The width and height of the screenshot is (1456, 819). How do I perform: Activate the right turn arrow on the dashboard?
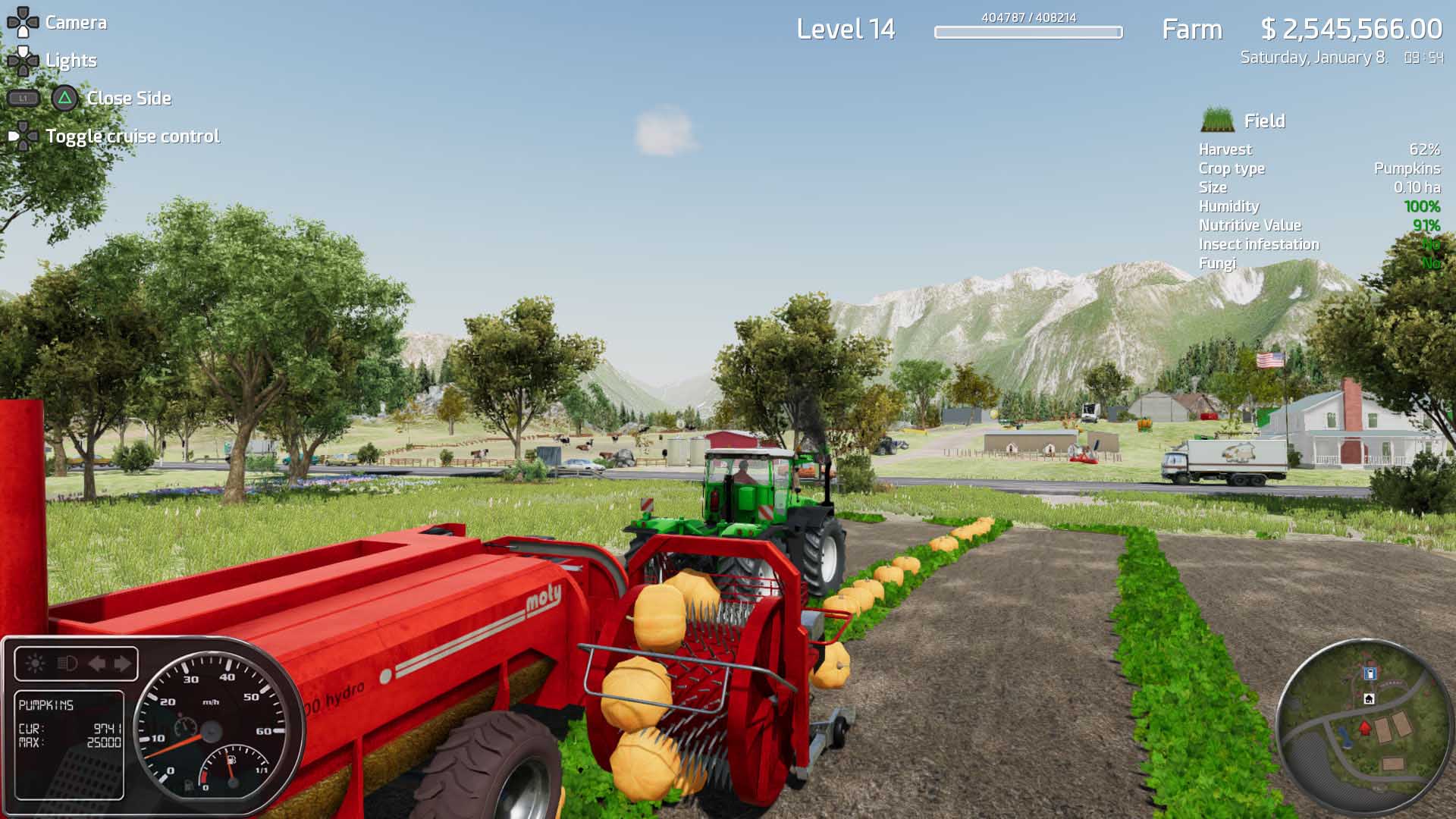[121, 663]
